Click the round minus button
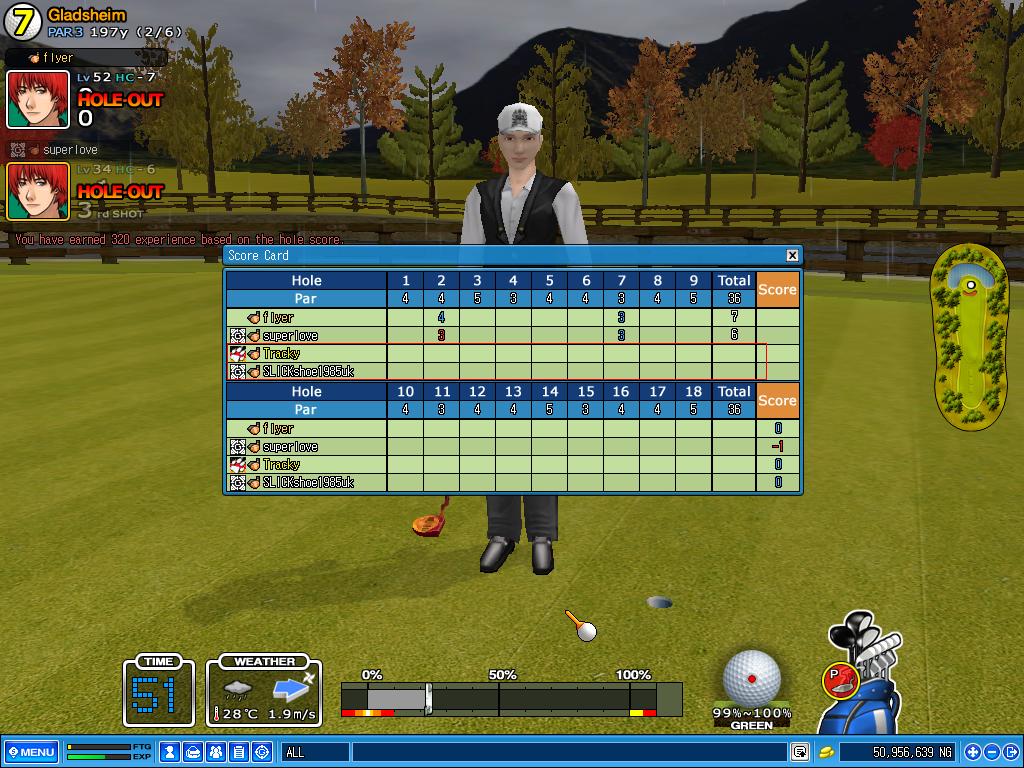Screen dimensions: 1024x768 (992, 752)
